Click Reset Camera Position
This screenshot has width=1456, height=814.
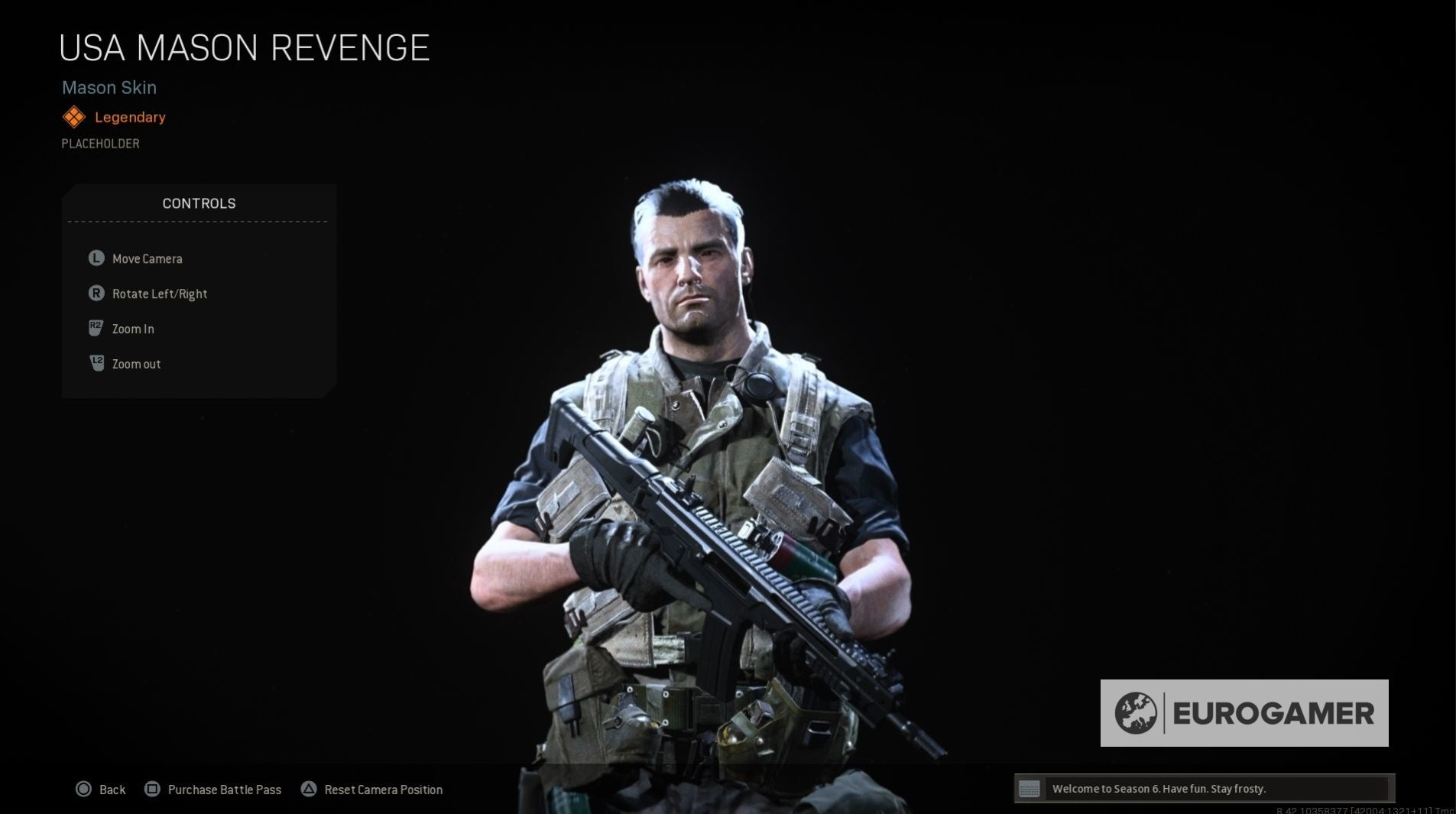[384, 789]
